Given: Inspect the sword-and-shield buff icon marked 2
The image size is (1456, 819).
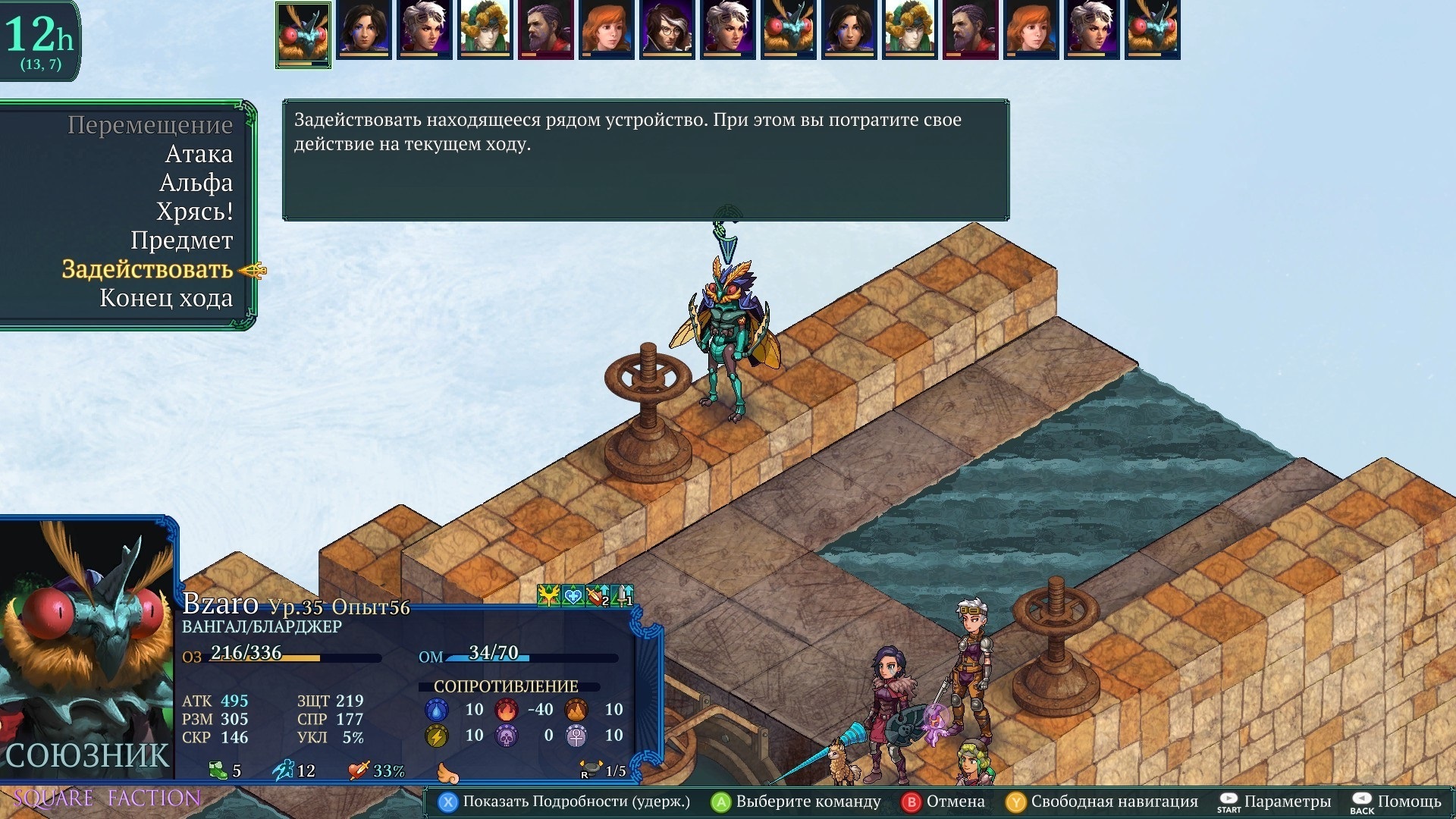Looking at the screenshot, I should [x=598, y=597].
